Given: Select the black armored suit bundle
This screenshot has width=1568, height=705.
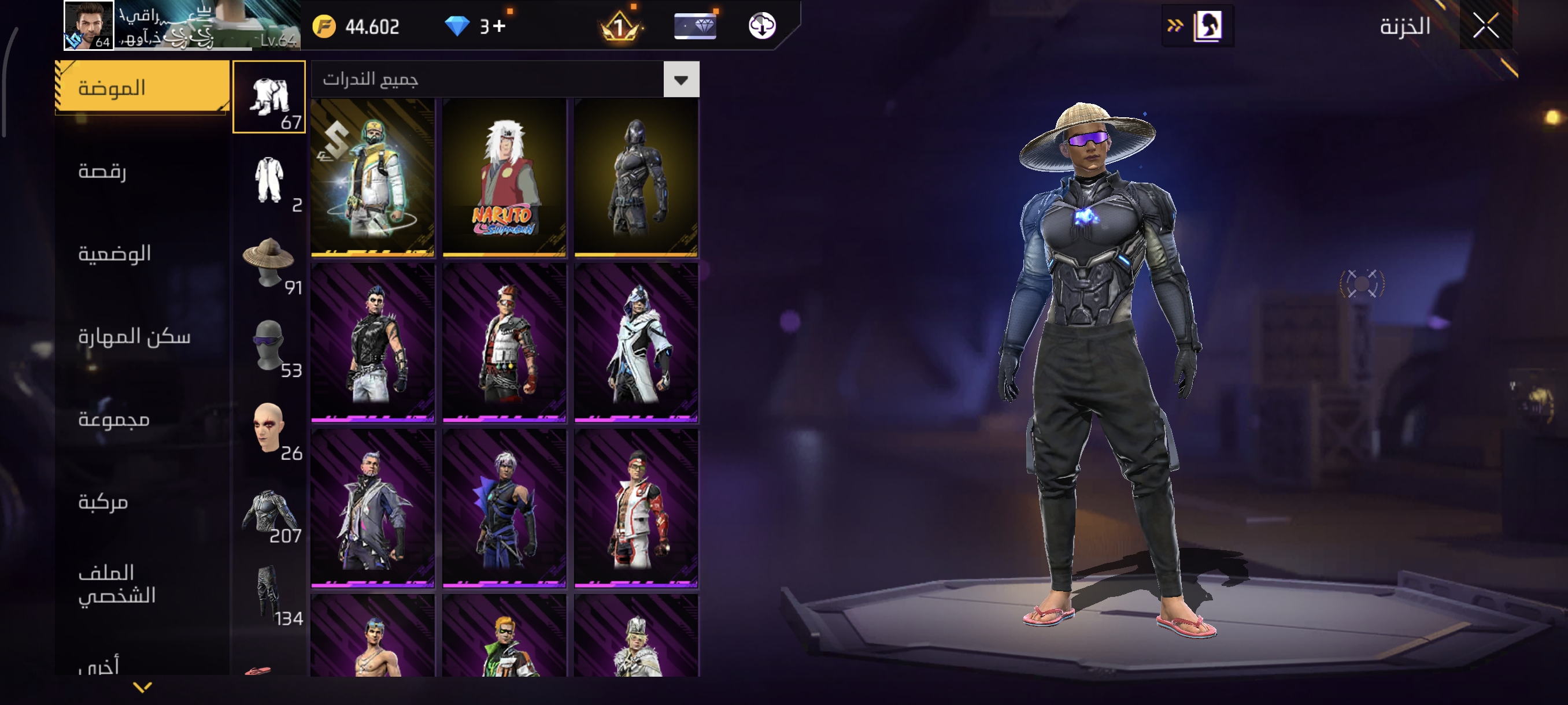Looking at the screenshot, I should (x=636, y=177).
